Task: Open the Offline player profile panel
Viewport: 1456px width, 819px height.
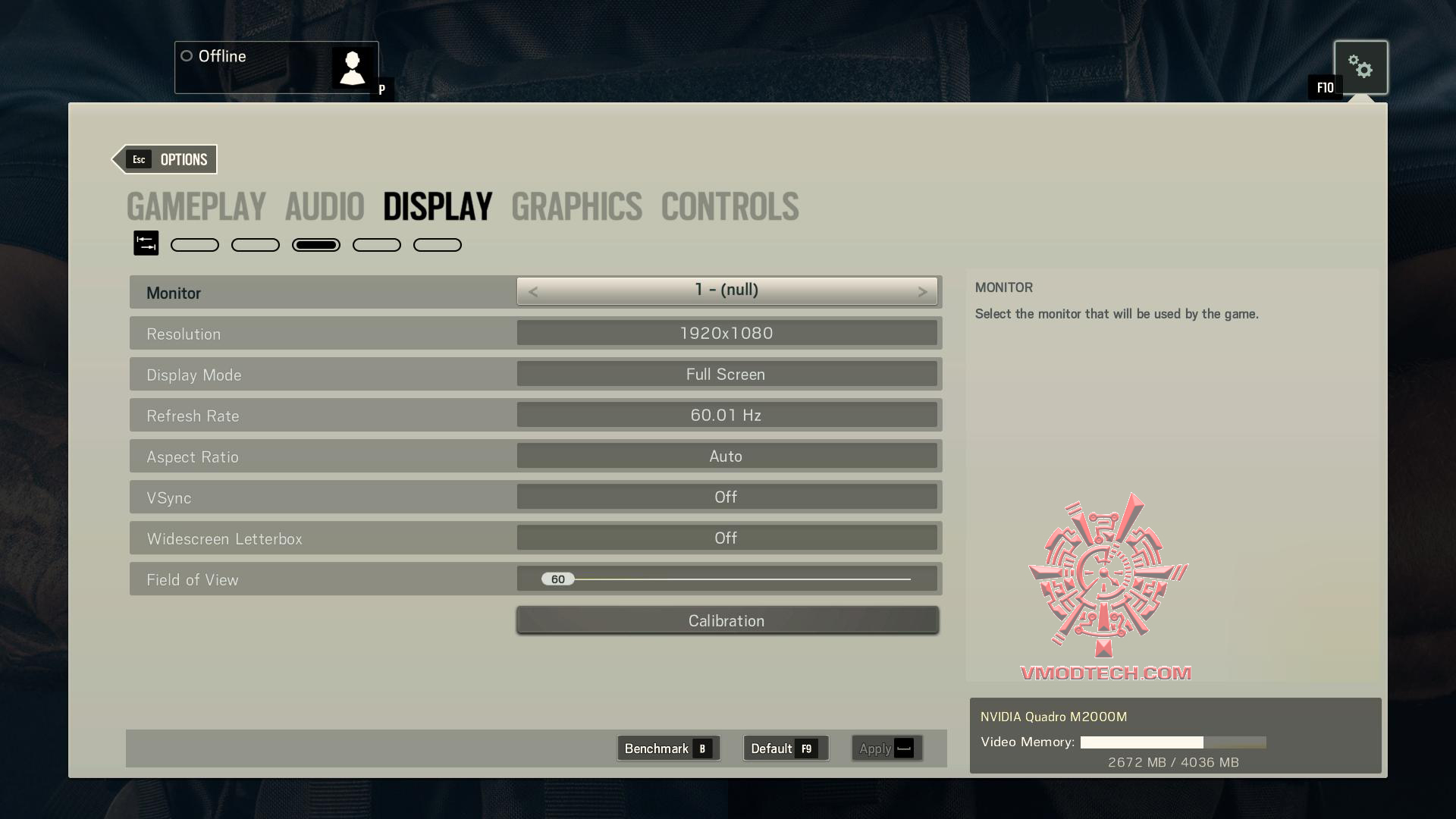Action: click(x=276, y=67)
